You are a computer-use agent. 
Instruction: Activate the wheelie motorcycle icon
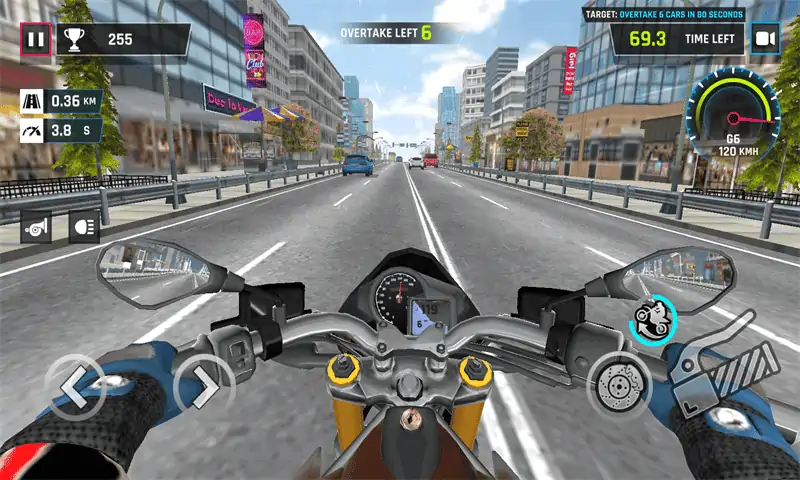tap(654, 319)
